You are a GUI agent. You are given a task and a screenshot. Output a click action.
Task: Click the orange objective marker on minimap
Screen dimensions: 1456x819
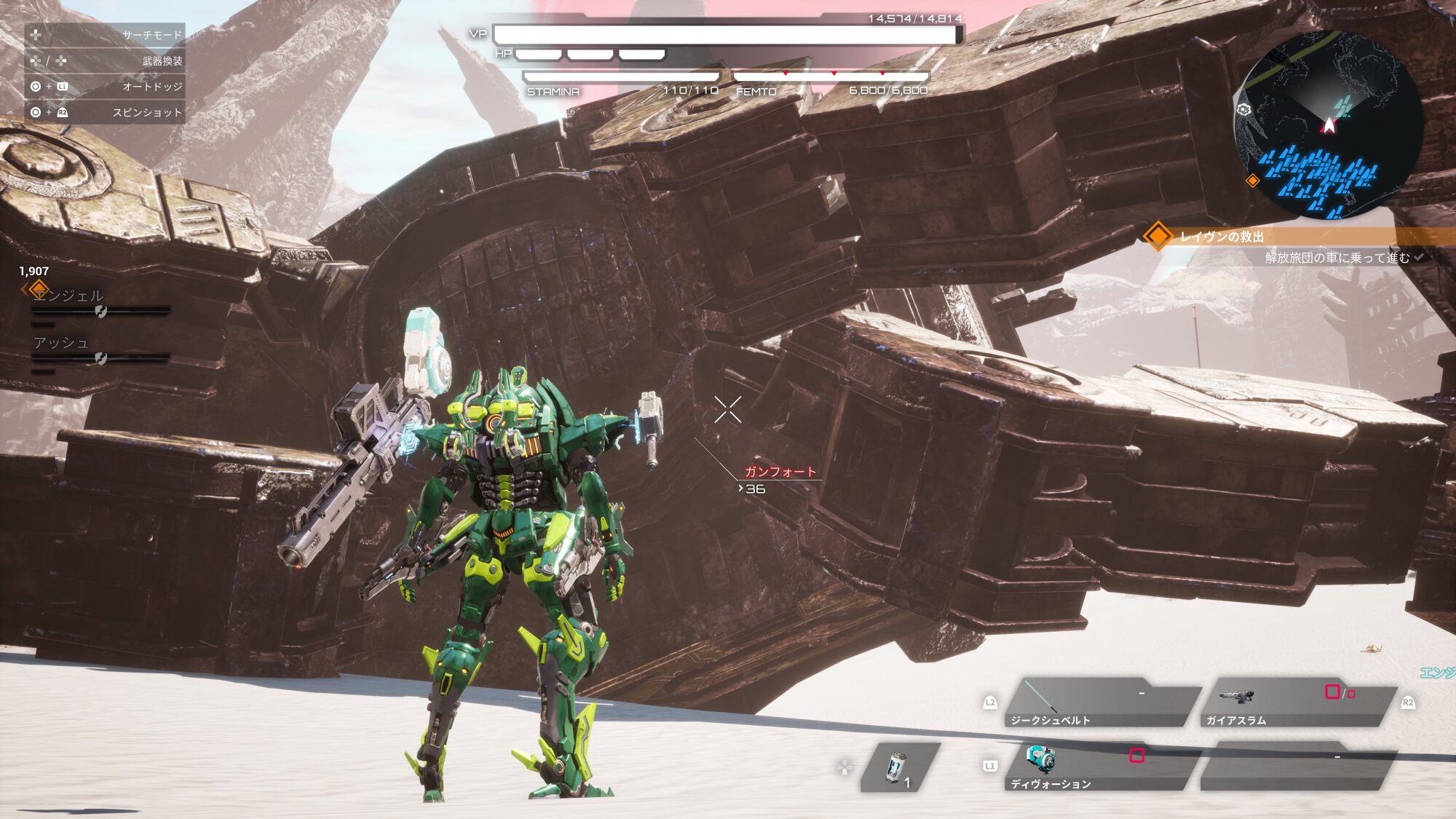1253,181
